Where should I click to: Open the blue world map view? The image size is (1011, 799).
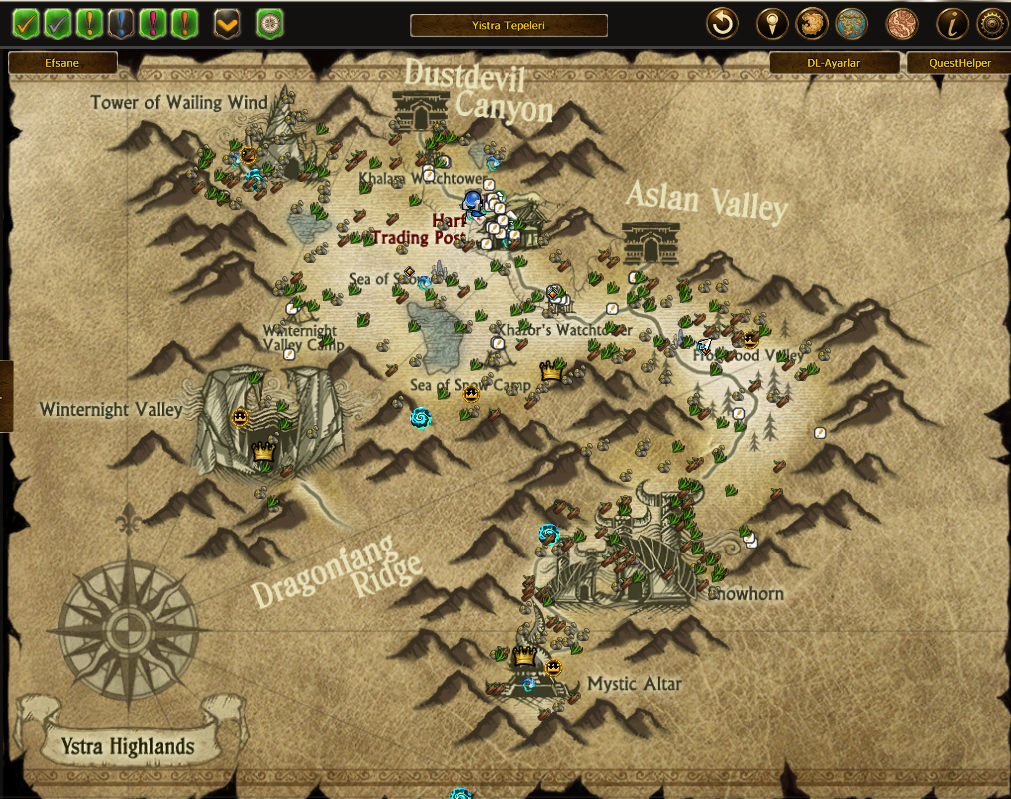point(851,23)
